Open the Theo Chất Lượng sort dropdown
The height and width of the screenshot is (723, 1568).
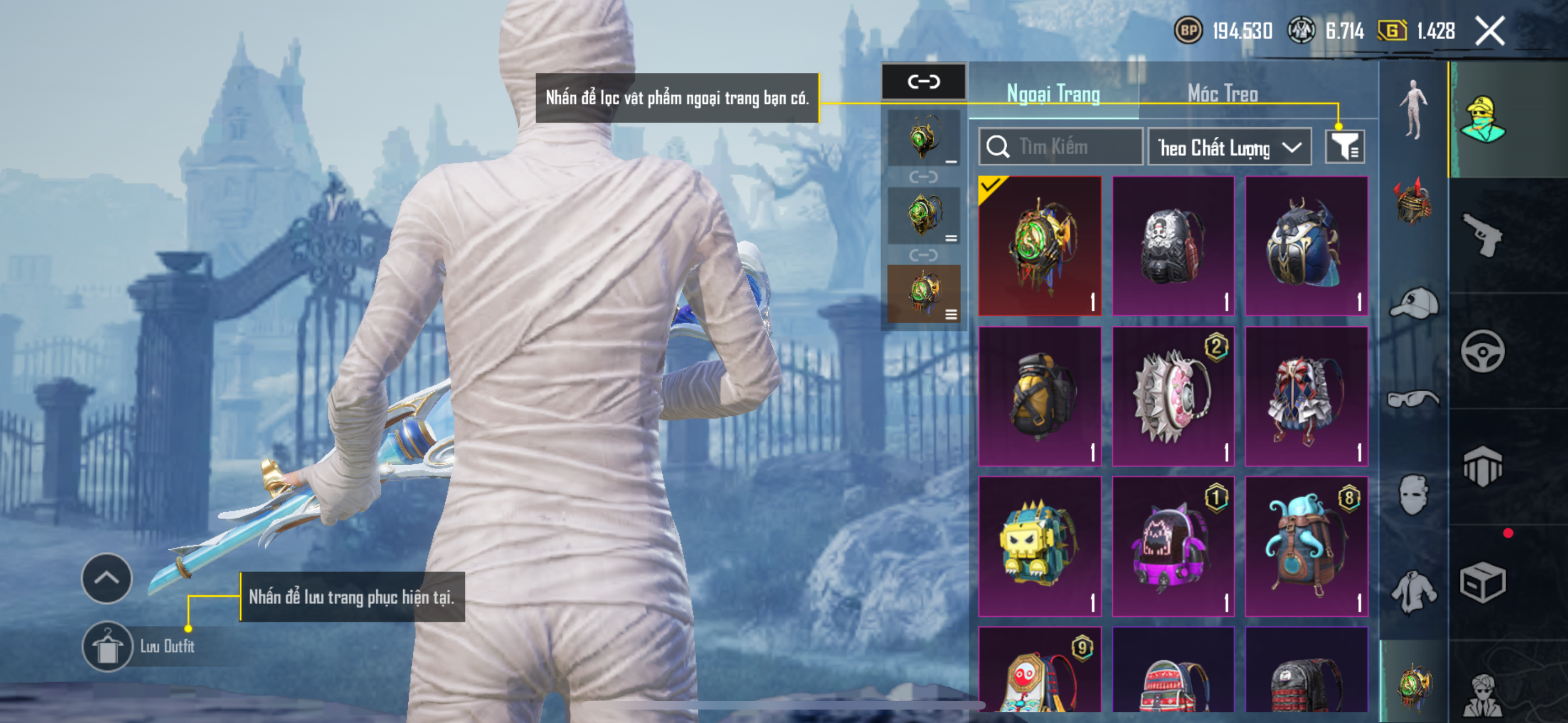click(1229, 147)
